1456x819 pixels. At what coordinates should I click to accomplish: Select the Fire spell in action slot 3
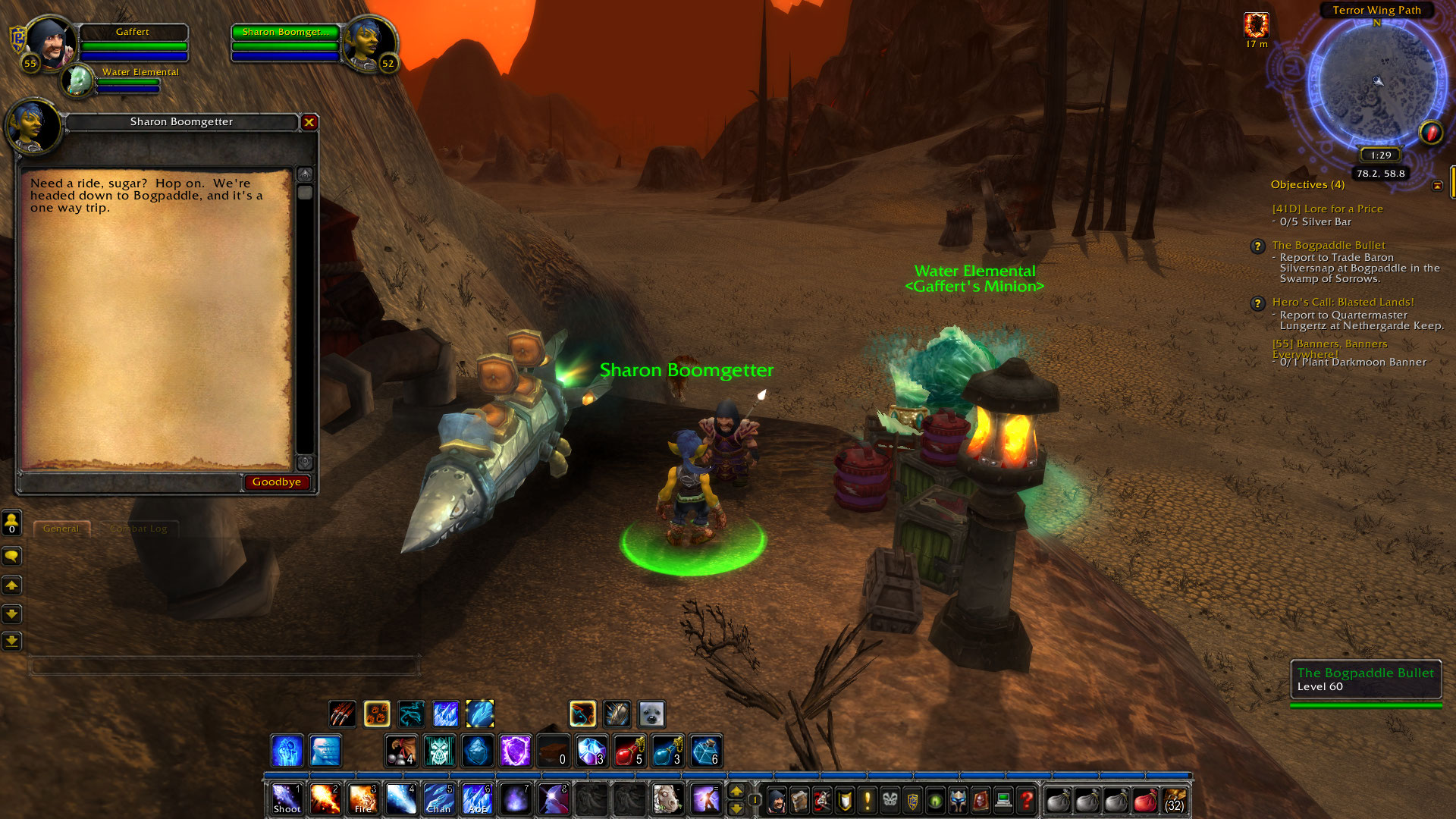[x=363, y=799]
